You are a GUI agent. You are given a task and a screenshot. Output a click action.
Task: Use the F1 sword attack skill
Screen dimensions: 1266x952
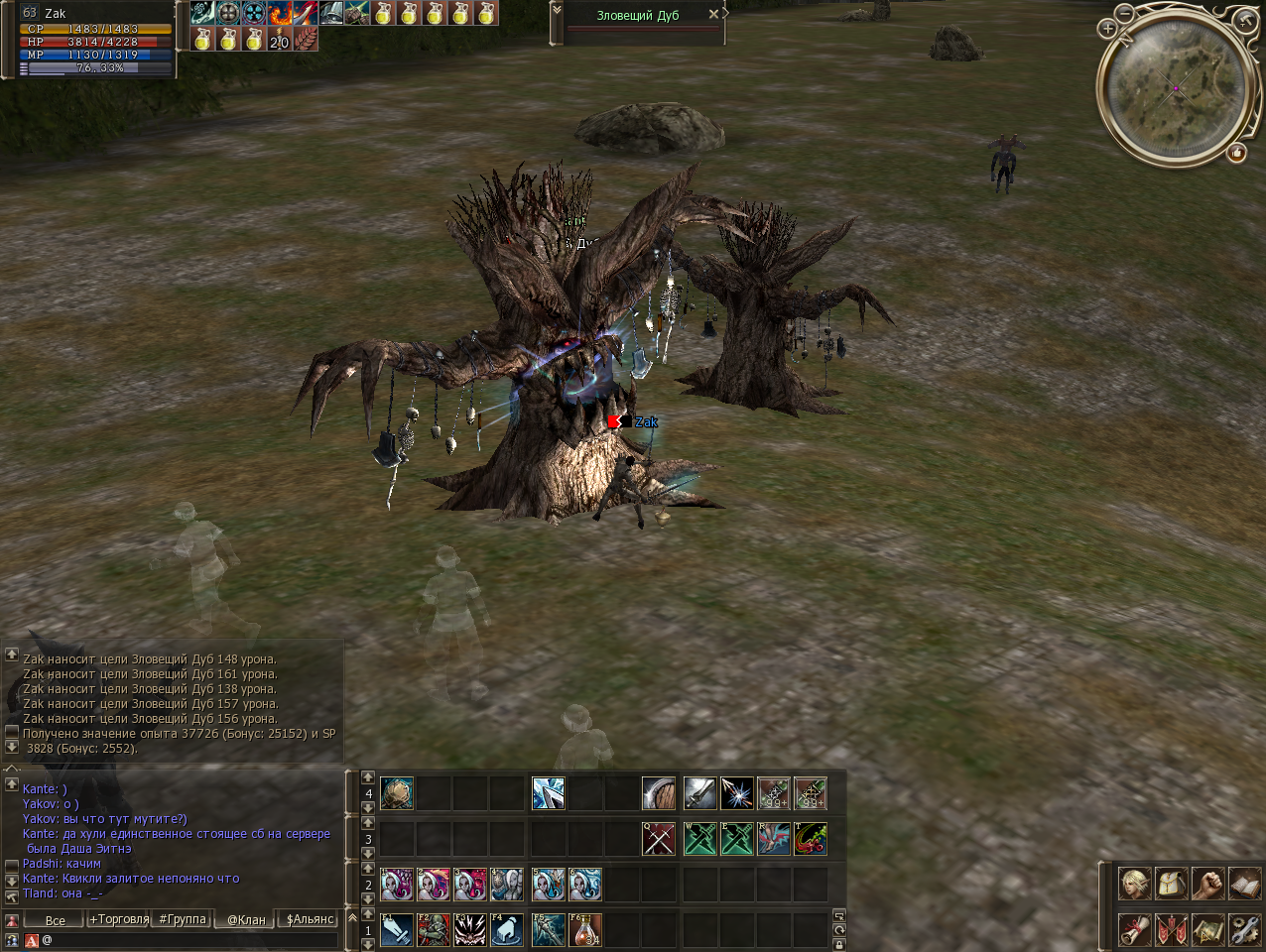(397, 929)
